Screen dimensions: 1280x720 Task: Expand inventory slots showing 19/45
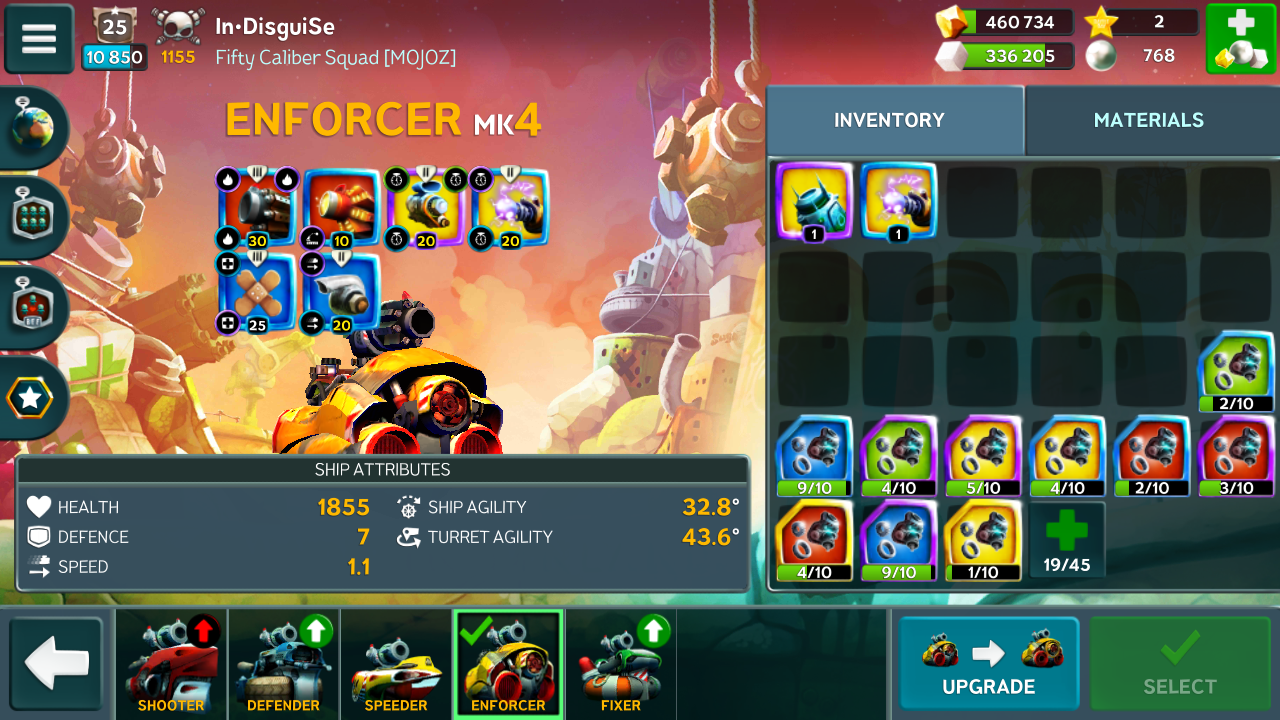(x=1067, y=540)
